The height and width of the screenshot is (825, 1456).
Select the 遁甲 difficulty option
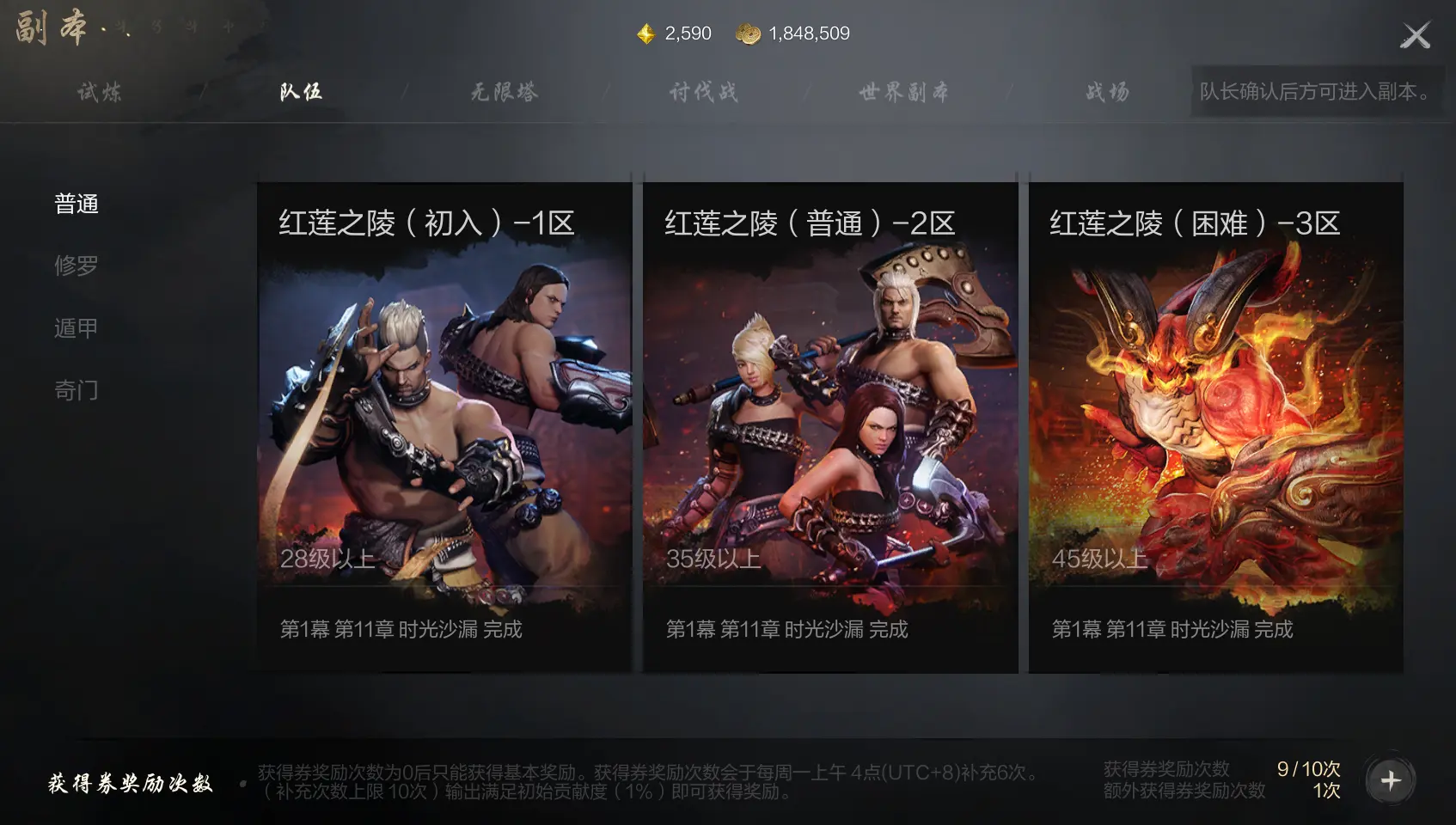pos(76,327)
